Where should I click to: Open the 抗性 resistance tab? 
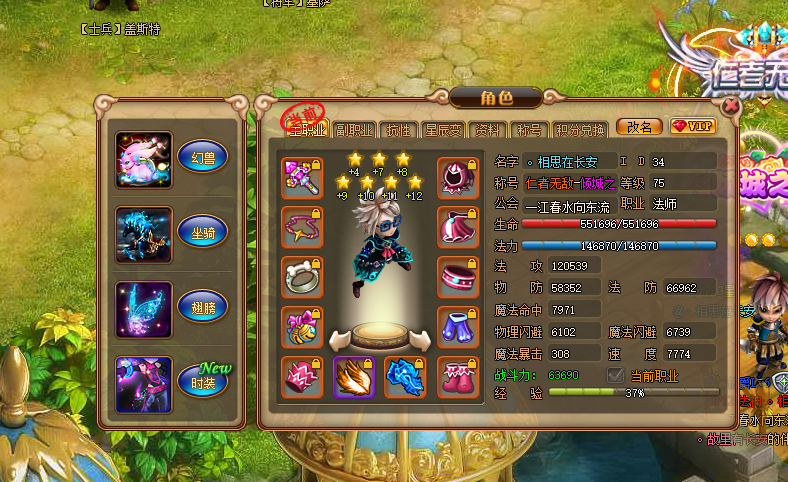(x=398, y=129)
